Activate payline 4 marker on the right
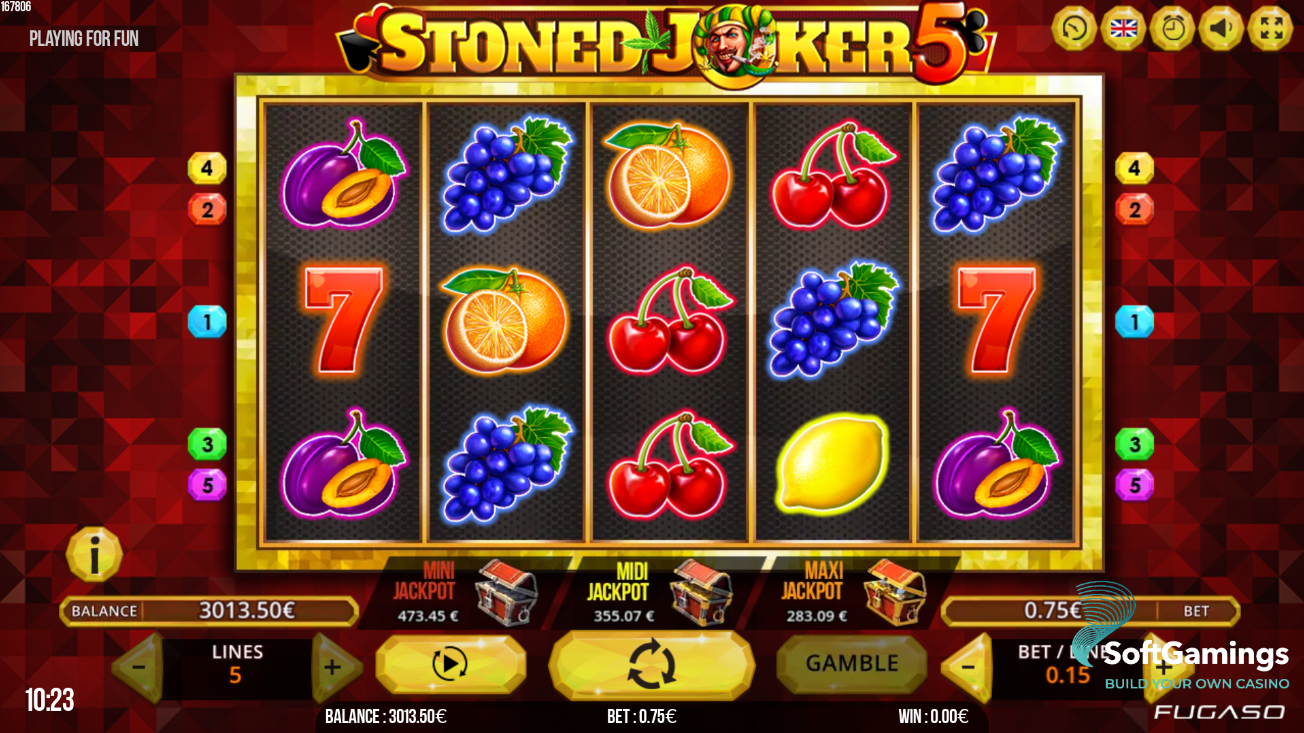 pos(1135,168)
